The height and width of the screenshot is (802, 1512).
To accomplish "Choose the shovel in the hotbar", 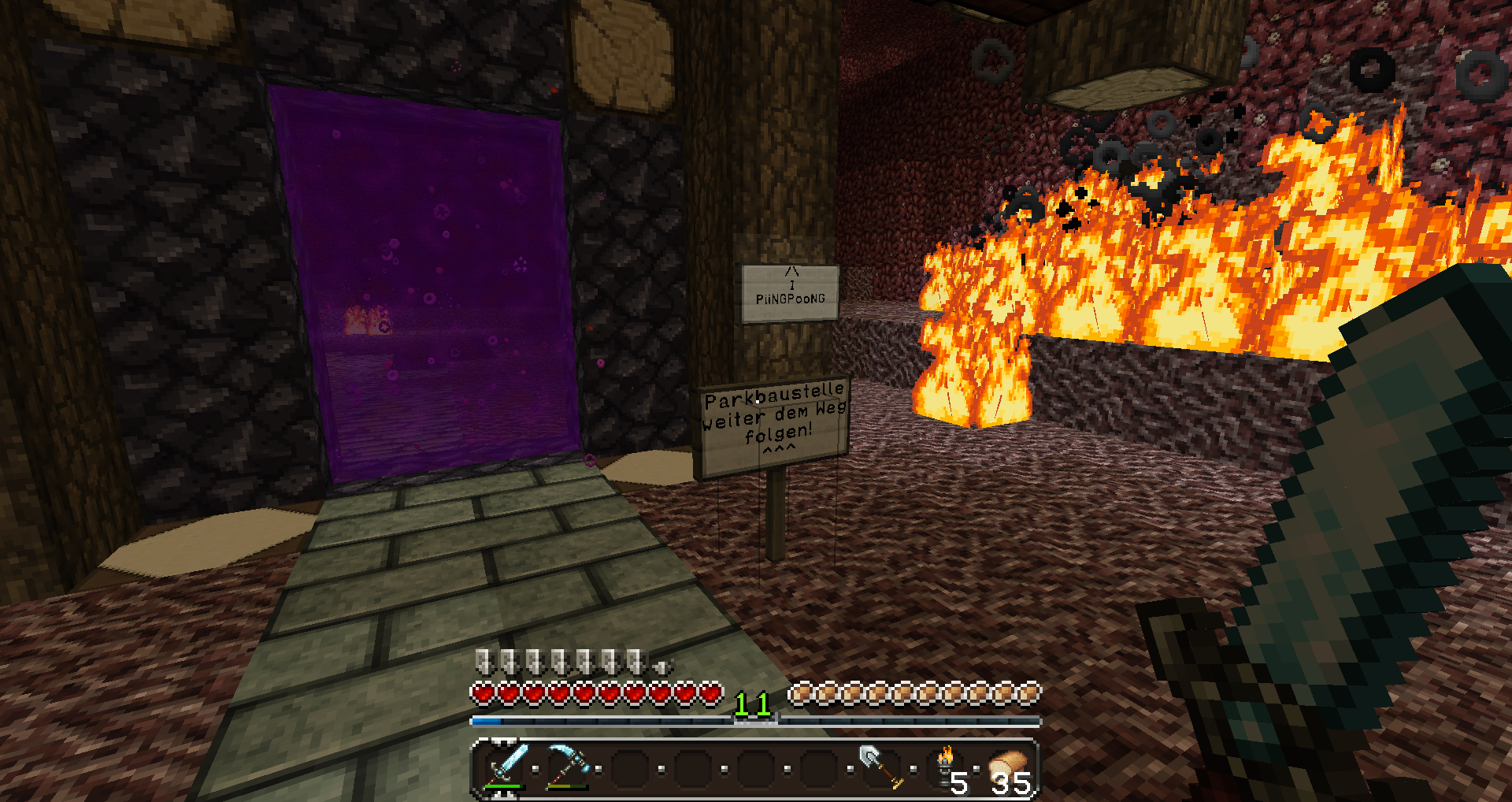I will (881, 767).
